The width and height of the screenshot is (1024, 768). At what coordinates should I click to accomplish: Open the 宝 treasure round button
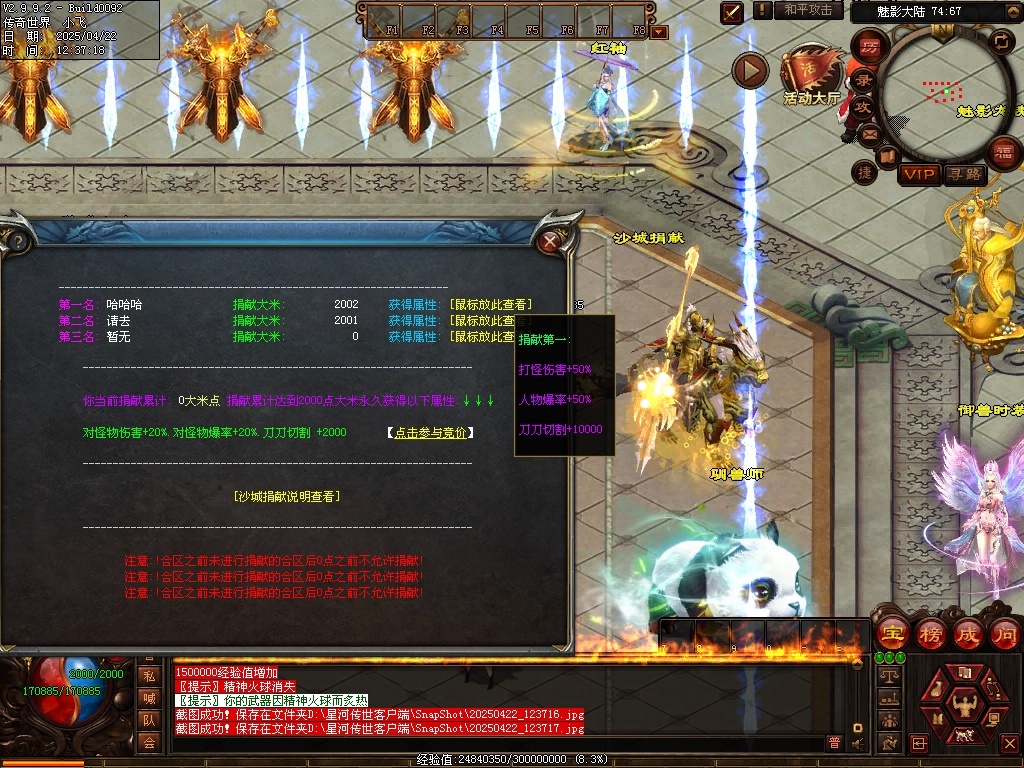(891, 634)
